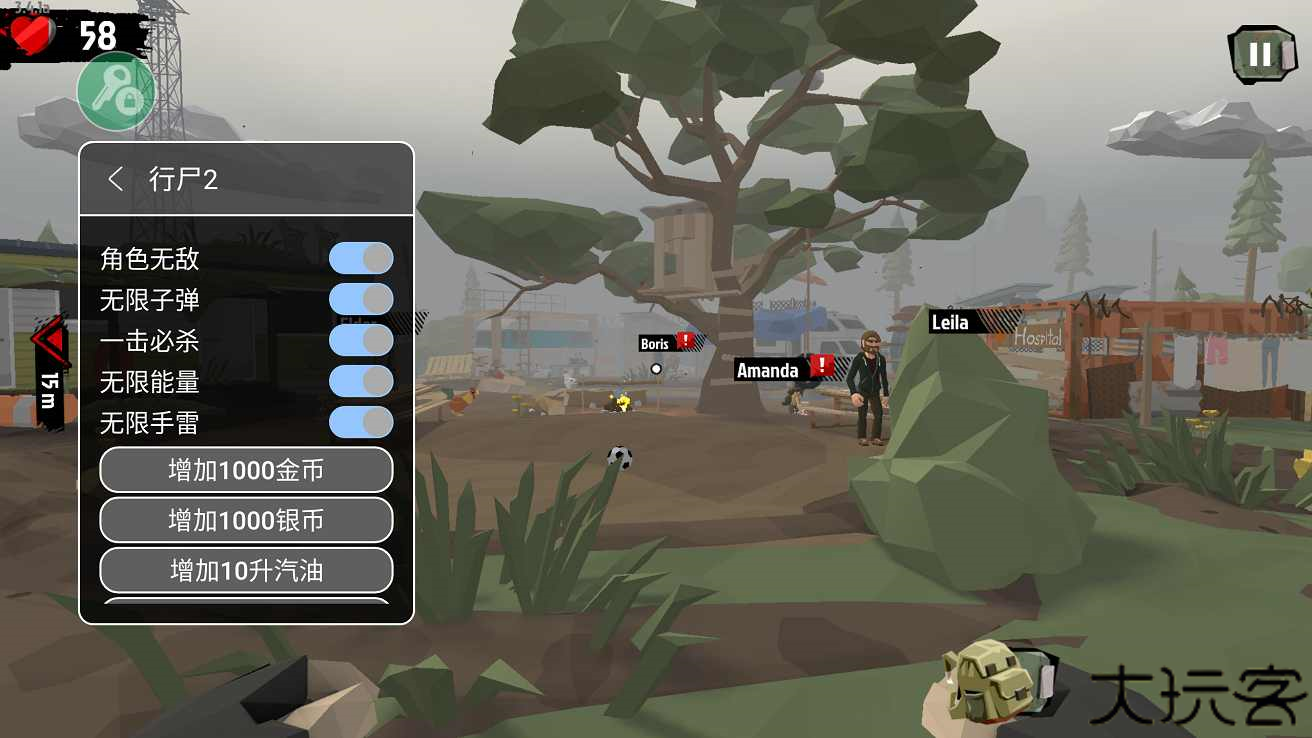Click the 增加1000金币 button
Viewport: 1312px width, 738px height.
click(x=246, y=470)
